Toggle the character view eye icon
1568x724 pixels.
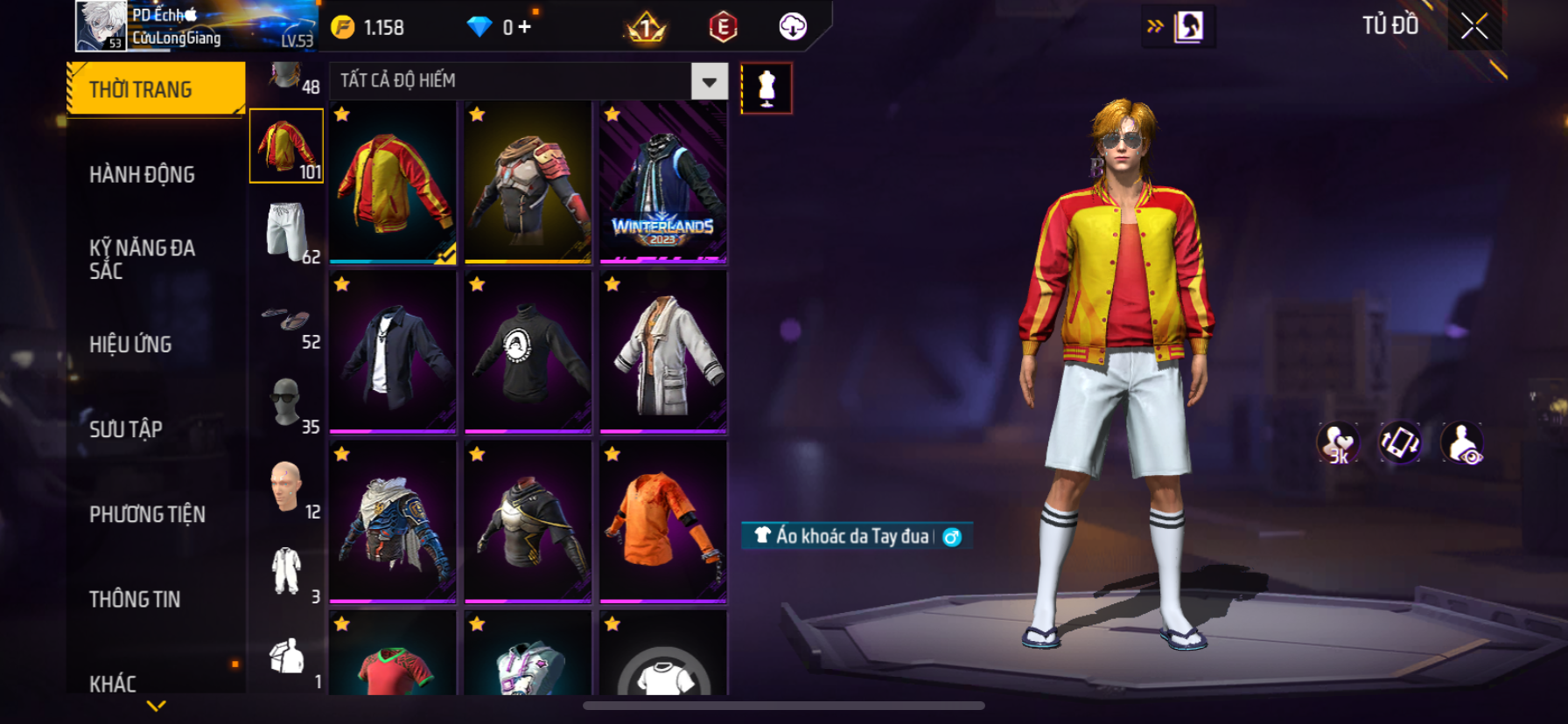click(1462, 443)
